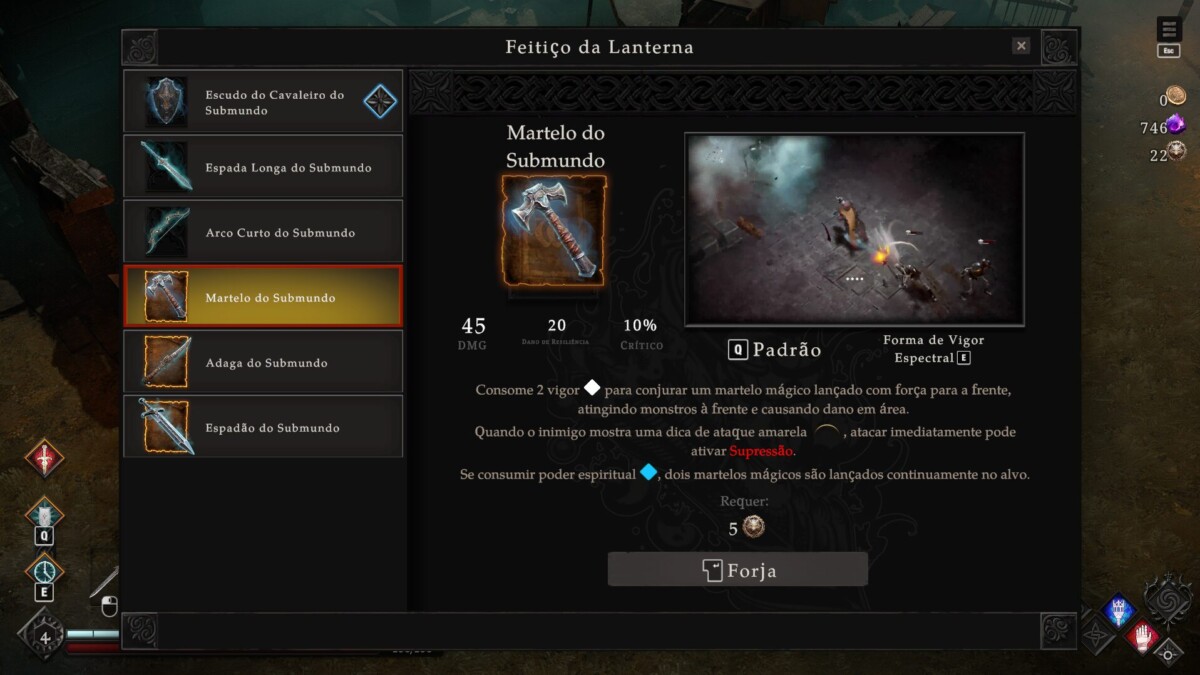This screenshot has height=675, width=1200.
Task: Click the Martelo do Submundo weapon image
Action: (554, 230)
